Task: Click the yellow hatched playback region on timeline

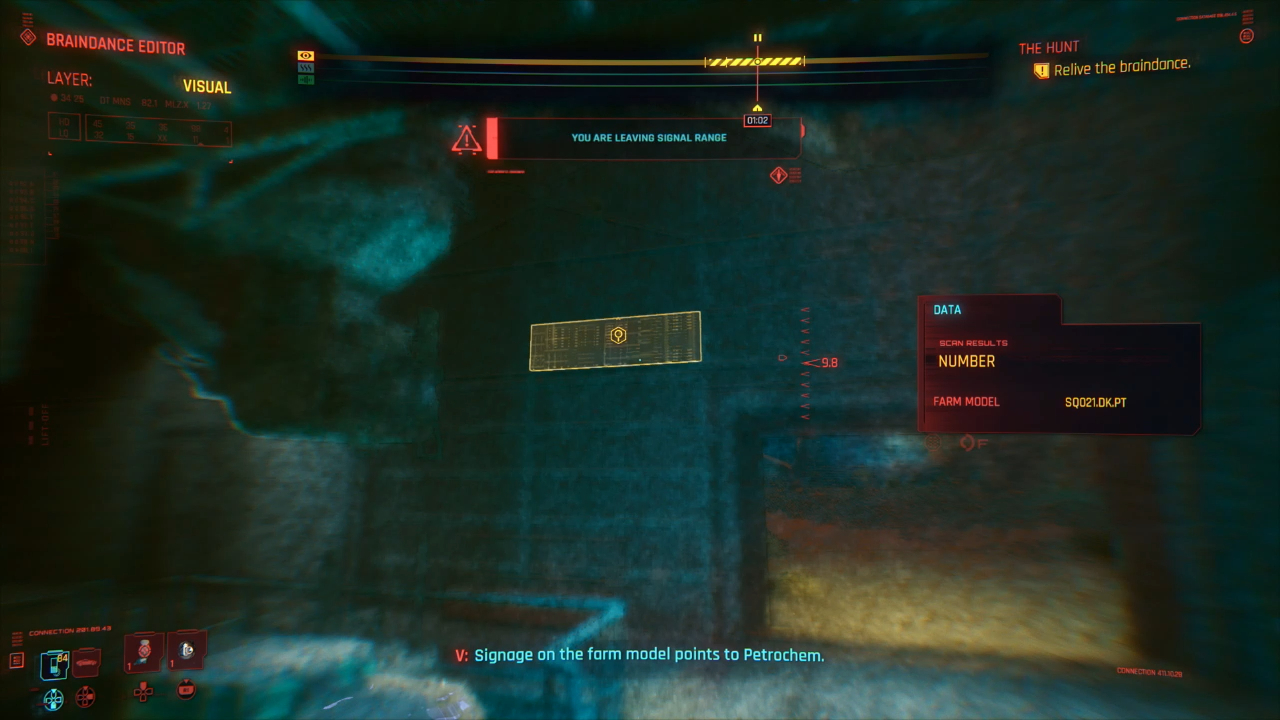Action: click(754, 60)
